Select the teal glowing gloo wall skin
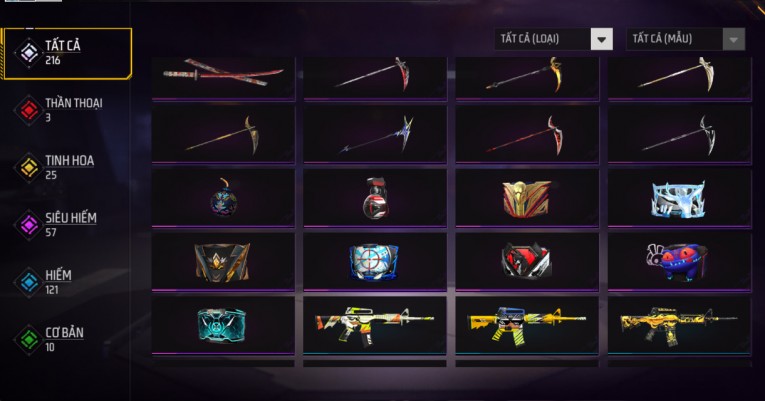This screenshot has height=401, width=765. point(223,324)
